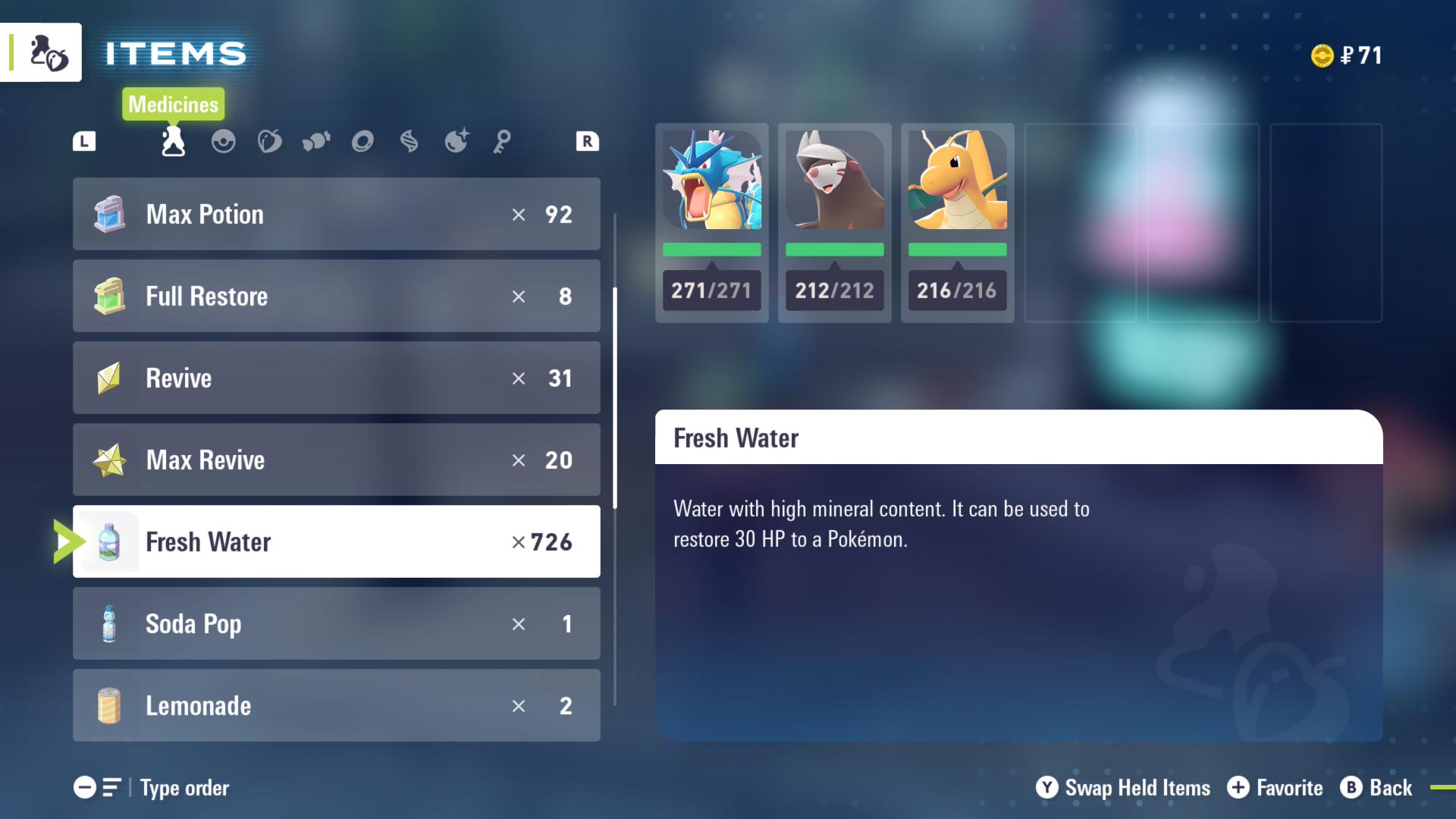Switch to the Mega Stone helix tab
Viewport: 1456px width, 819px height.
pos(409,142)
